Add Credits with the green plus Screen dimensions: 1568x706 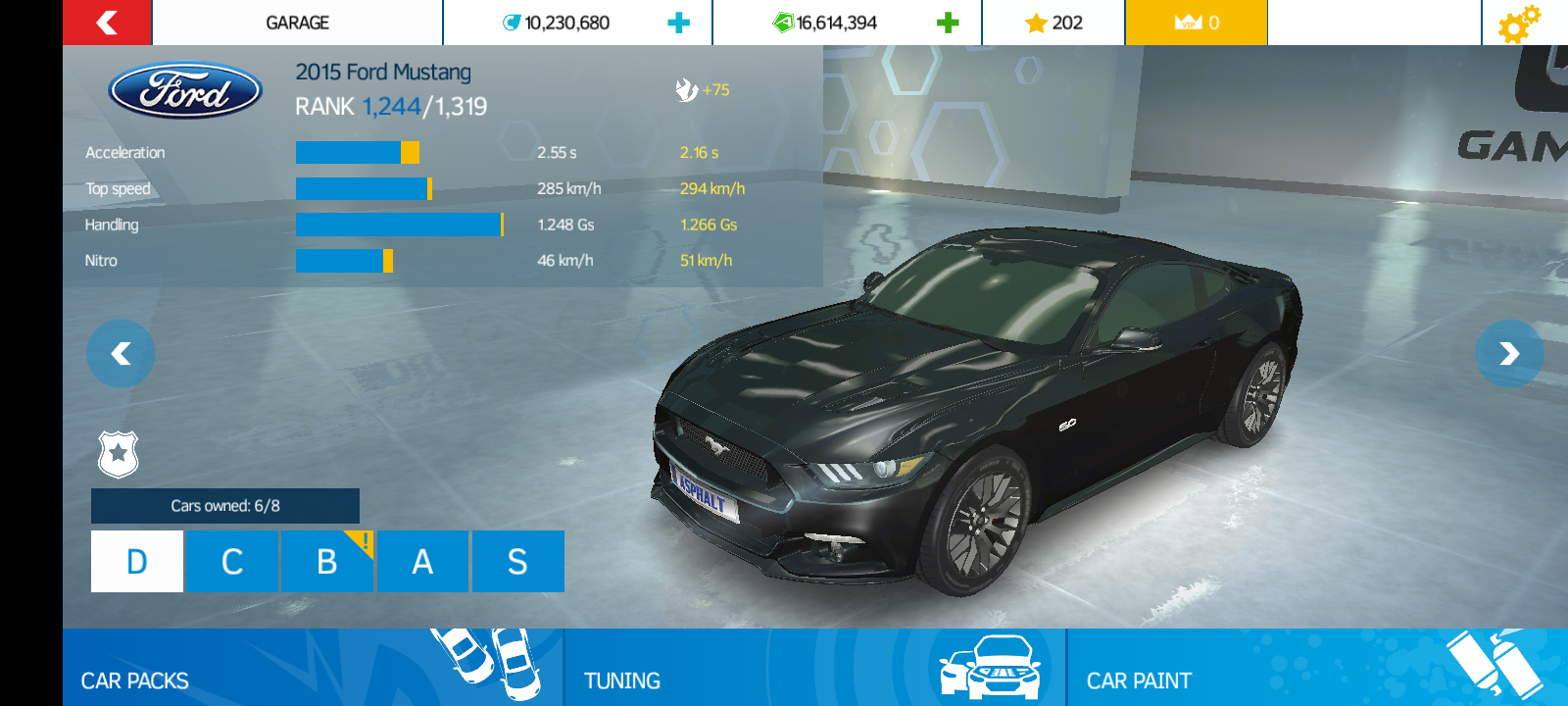coord(947,22)
